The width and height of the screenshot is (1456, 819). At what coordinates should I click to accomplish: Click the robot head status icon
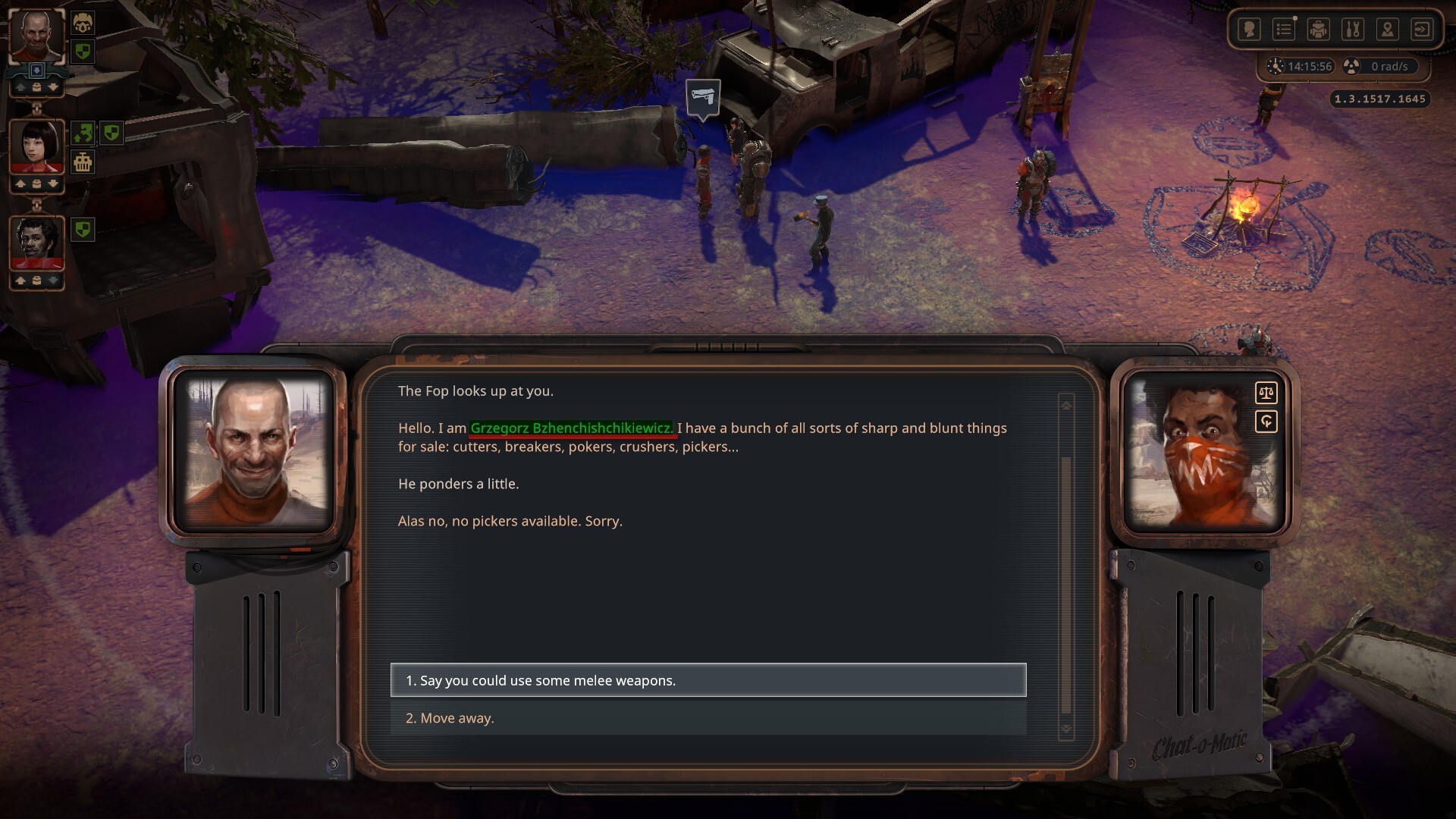coord(83,162)
